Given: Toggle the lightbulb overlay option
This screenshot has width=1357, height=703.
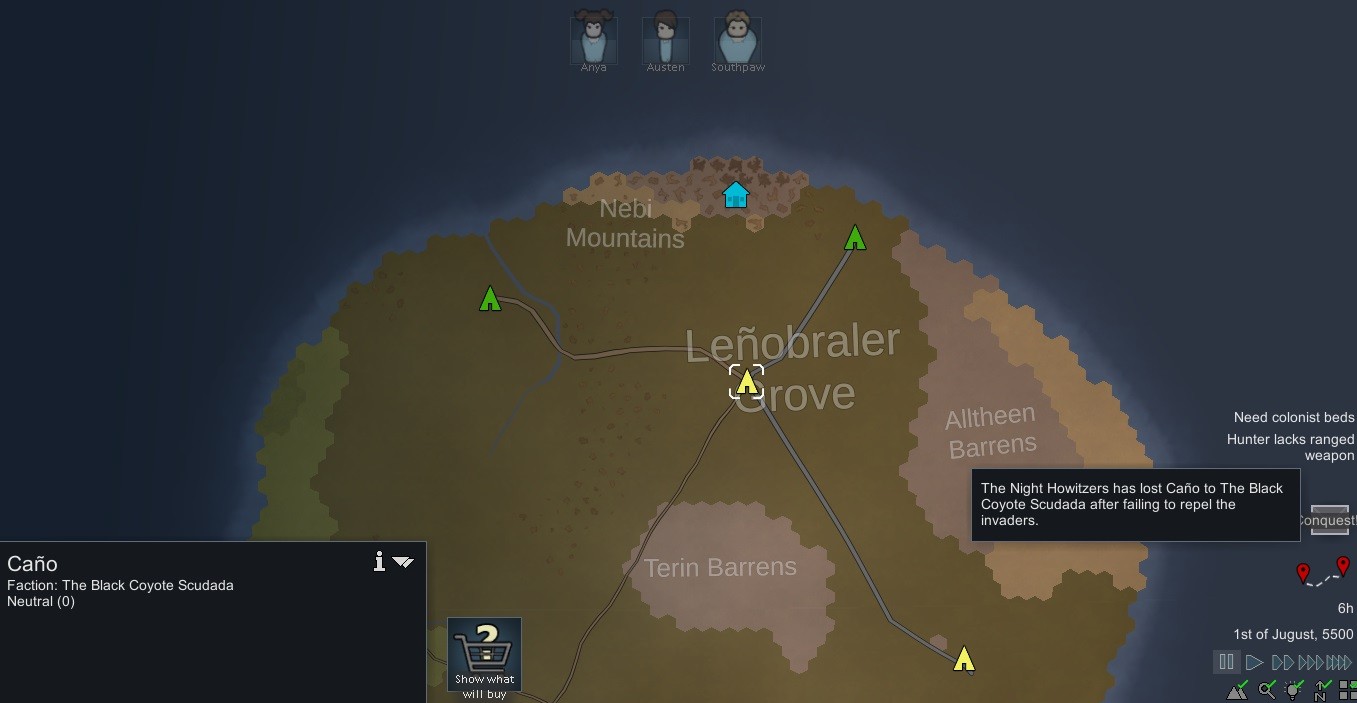Looking at the screenshot, I should tap(1295, 690).
